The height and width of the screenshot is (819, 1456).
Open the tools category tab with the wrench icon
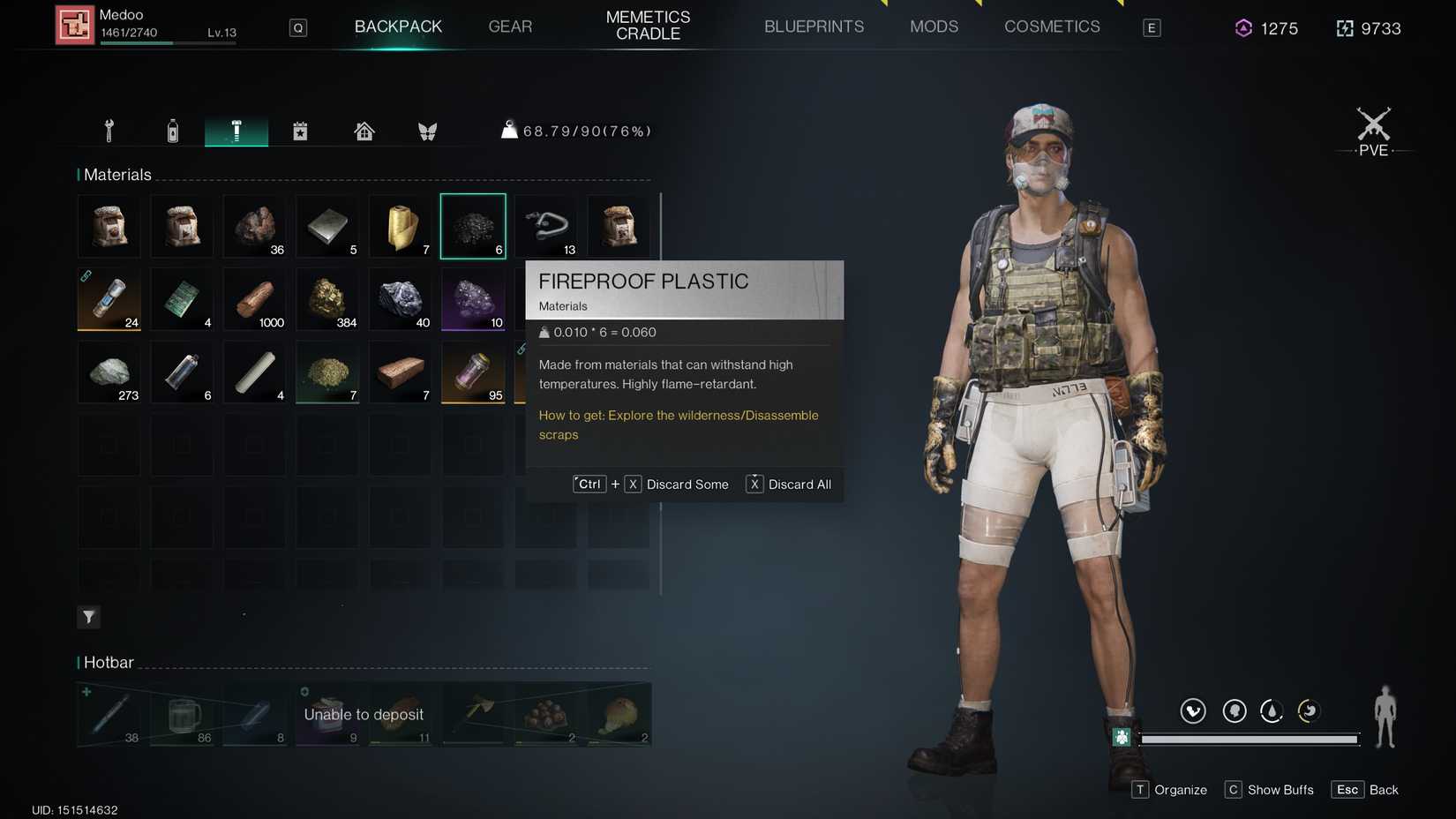click(108, 130)
